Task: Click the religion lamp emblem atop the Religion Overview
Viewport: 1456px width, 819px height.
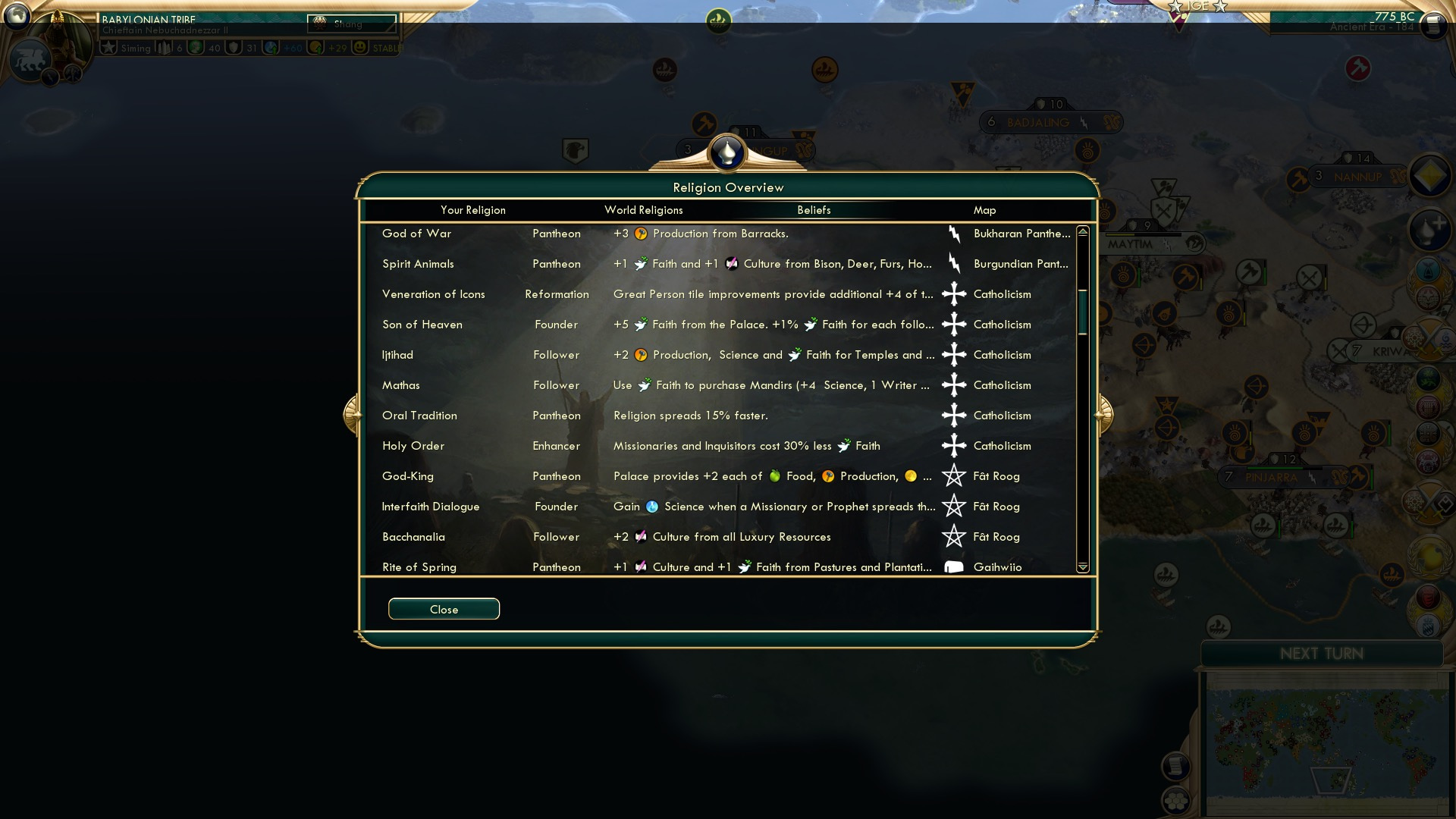Action: coord(726,151)
